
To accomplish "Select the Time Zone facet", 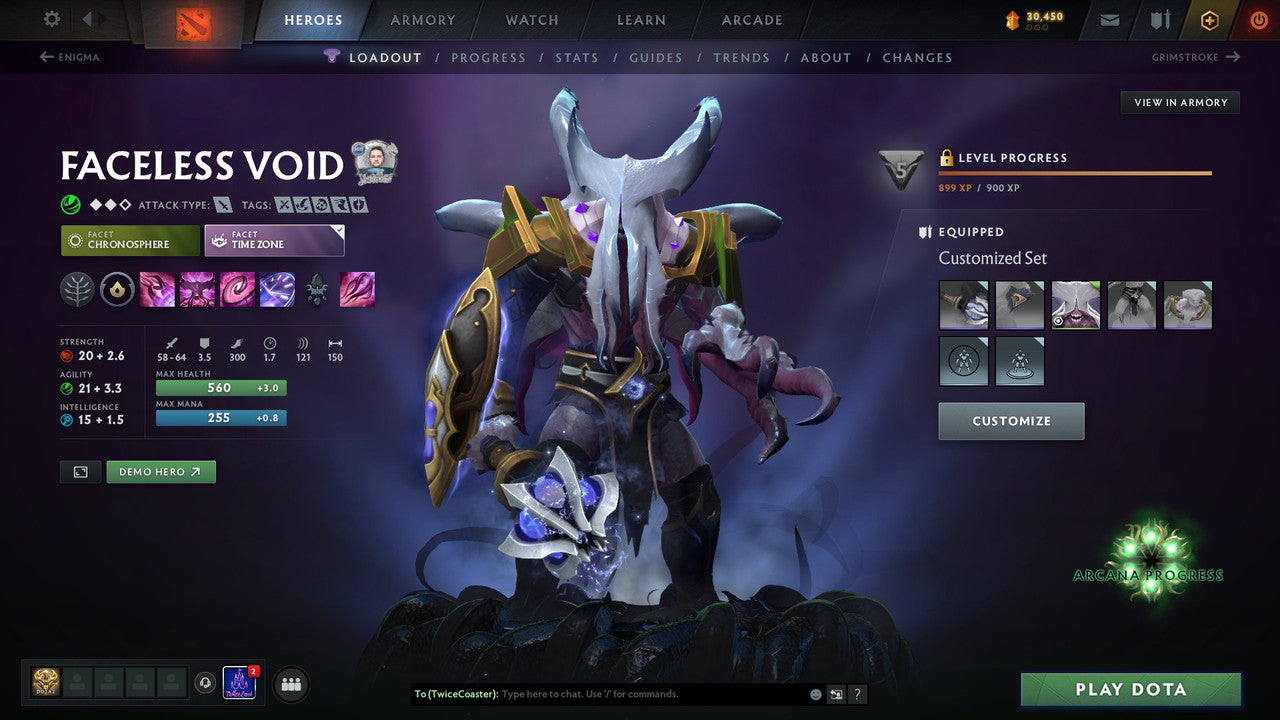I will (x=274, y=239).
